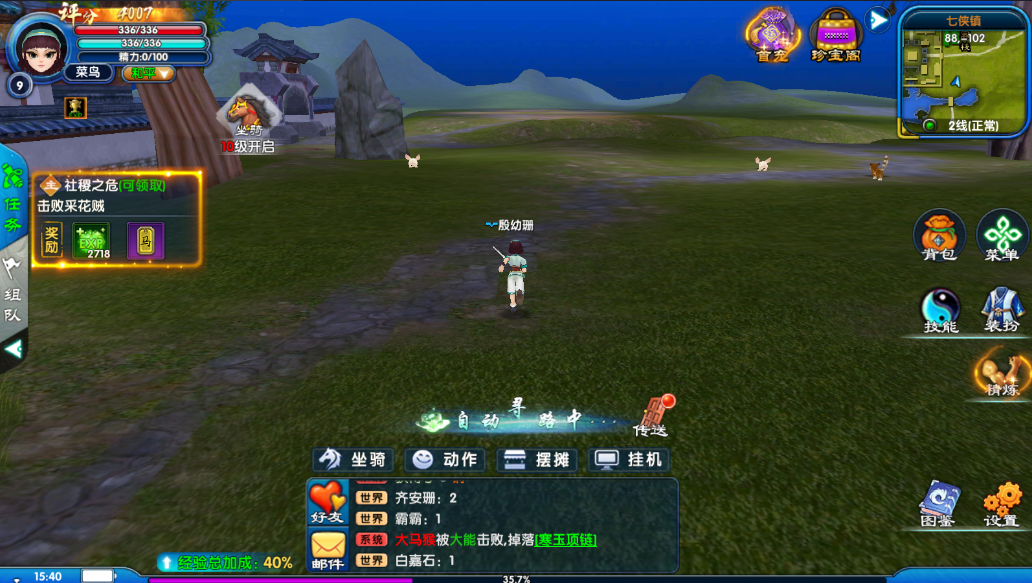The width and height of the screenshot is (1032, 583).
Task: Open the 好友 friends list
Action: 327,502
